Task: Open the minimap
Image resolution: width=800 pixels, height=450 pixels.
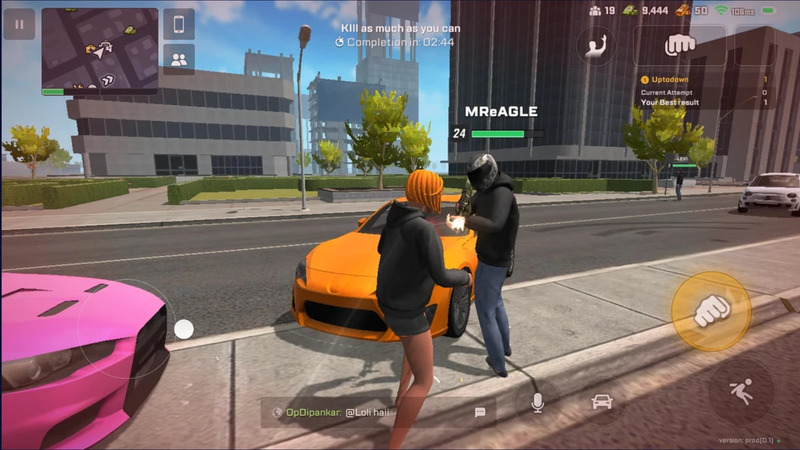Action: (x=99, y=50)
